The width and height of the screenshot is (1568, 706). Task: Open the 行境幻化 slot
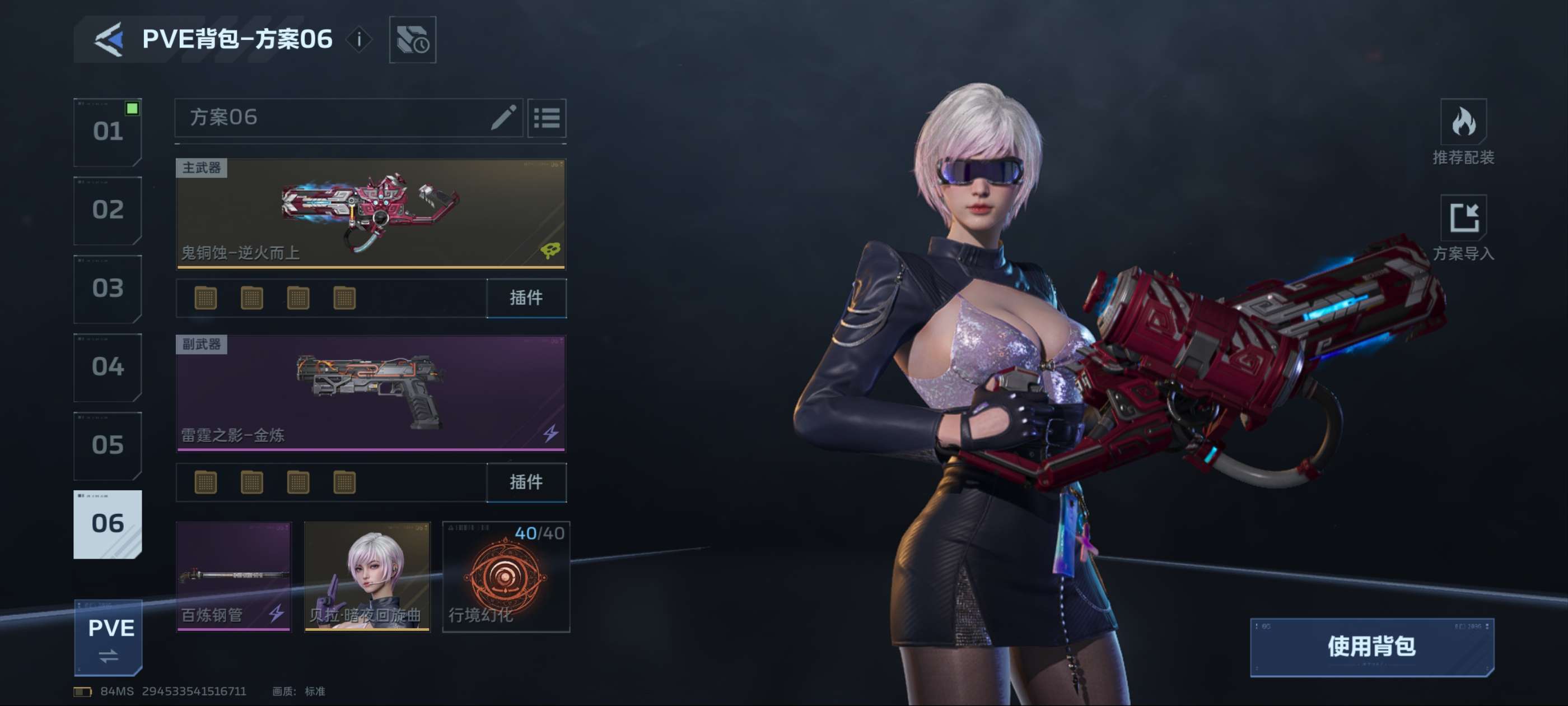point(506,576)
